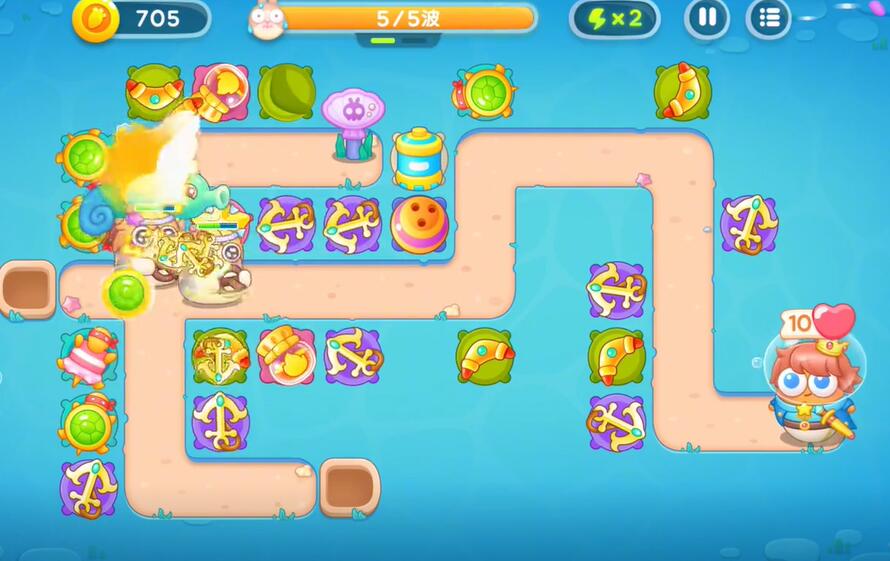Select the blue and yellow canister tower
The height and width of the screenshot is (561, 890).
[x=419, y=157]
